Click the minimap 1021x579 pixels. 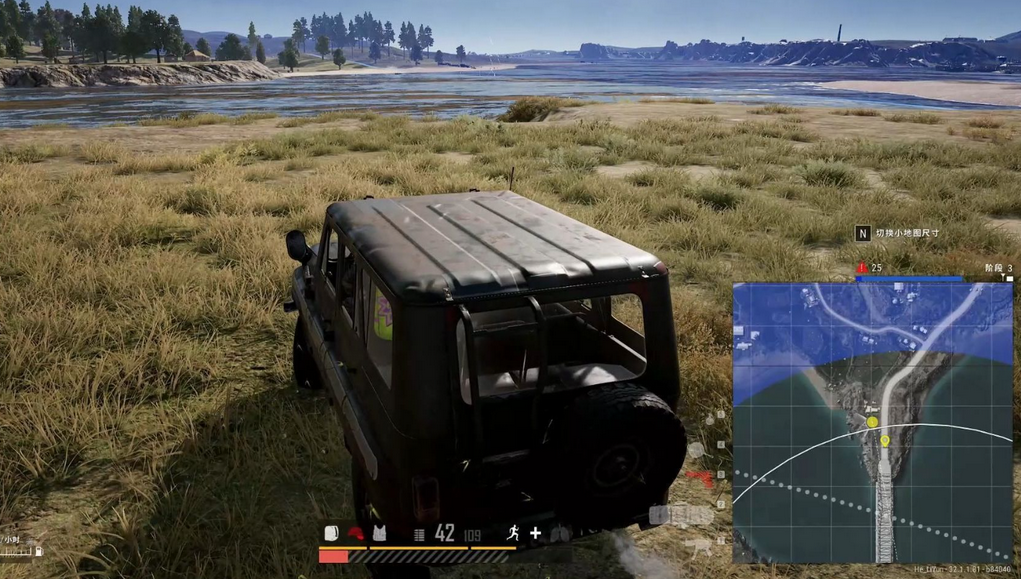(872, 422)
